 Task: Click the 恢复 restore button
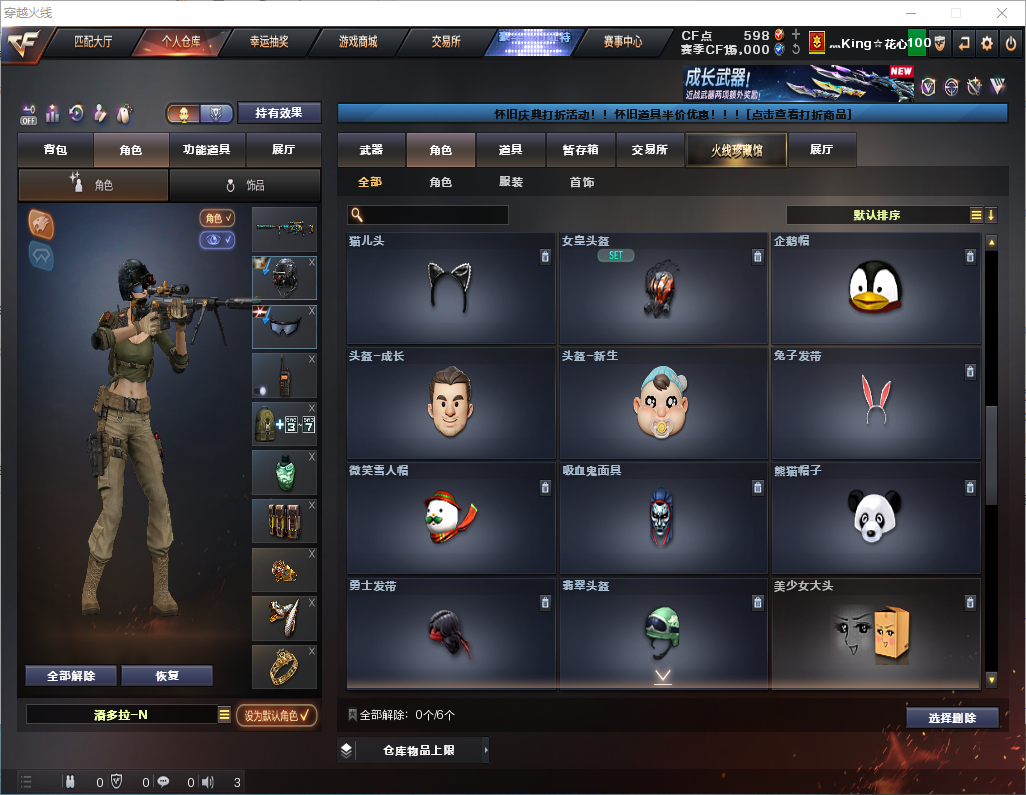coord(167,676)
